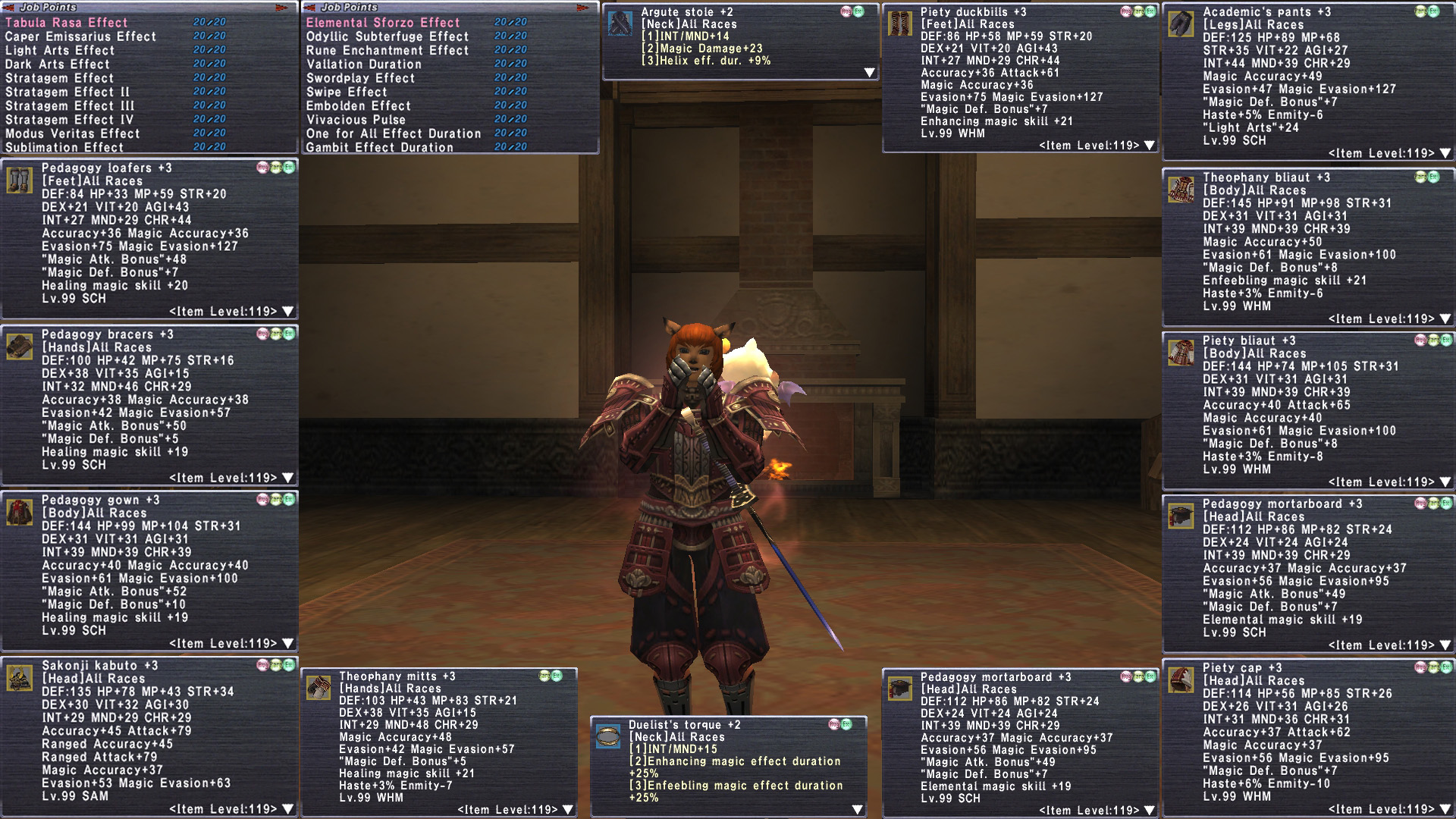This screenshot has height=819, width=1456.
Task: Choose the Elemental Sforzo Effect entry
Action: tap(383, 23)
